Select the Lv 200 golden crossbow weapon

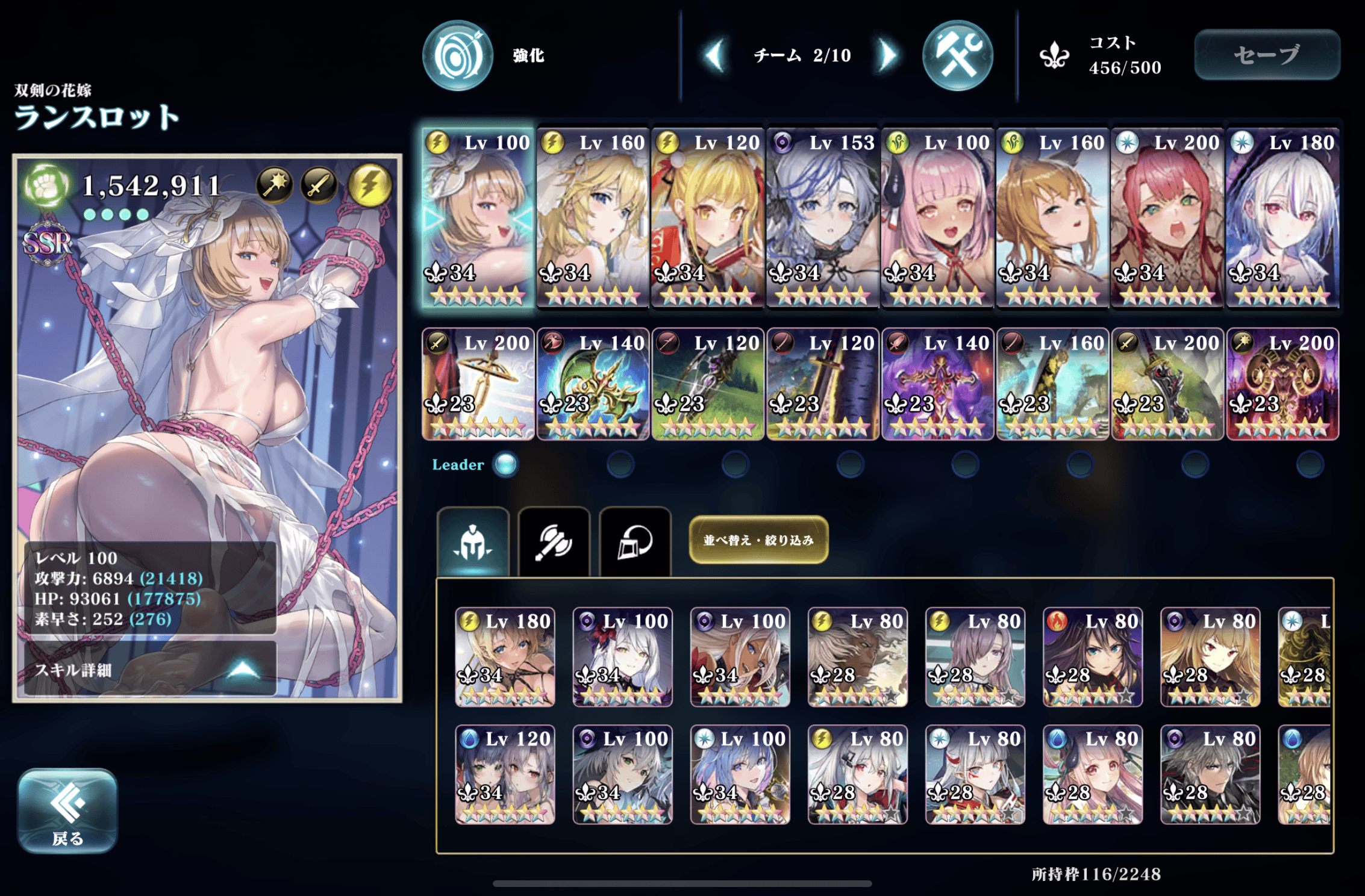pos(478,384)
